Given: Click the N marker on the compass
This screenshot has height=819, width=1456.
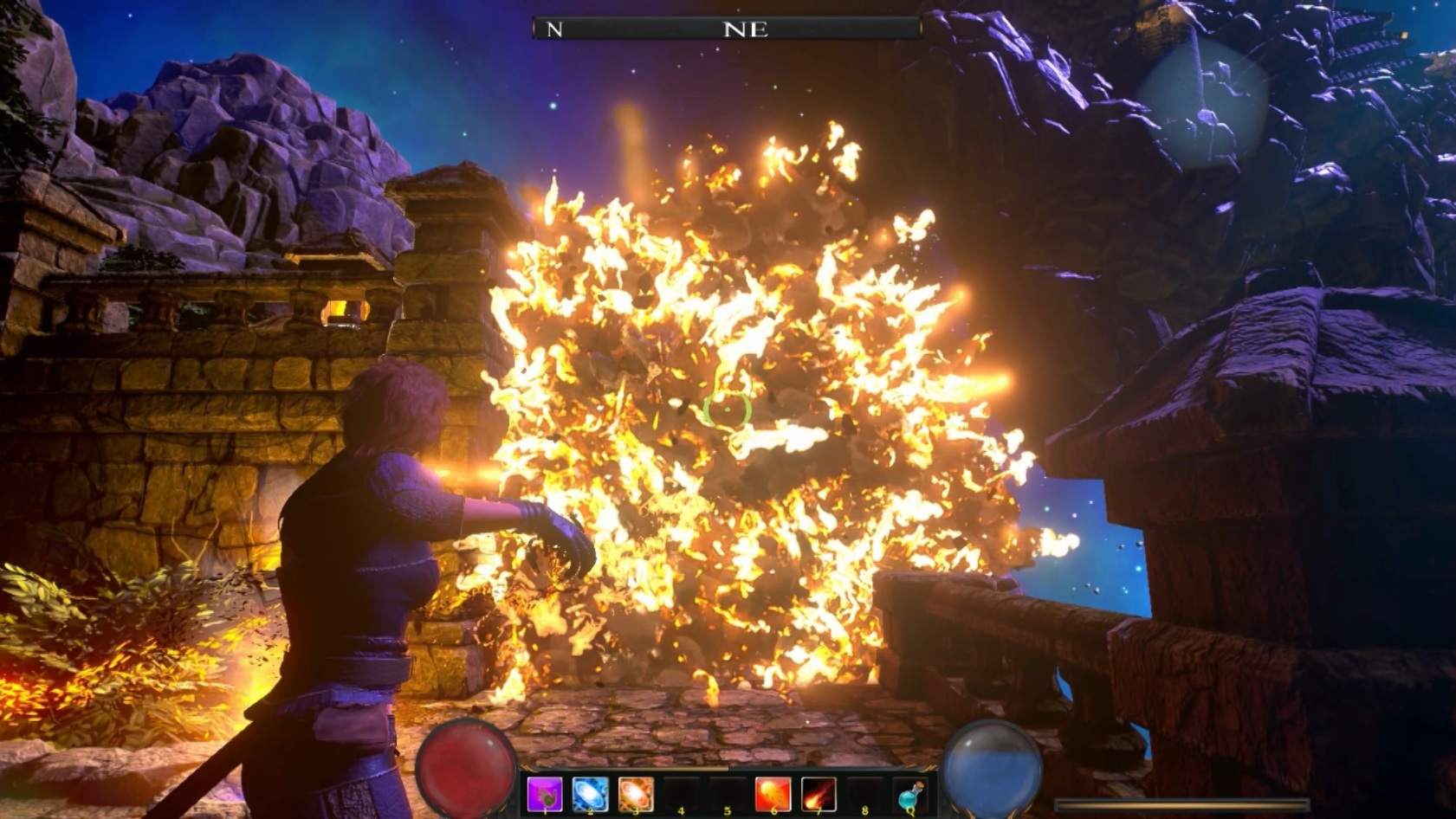Looking at the screenshot, I should pyautogui.click(x=553, y=28).
